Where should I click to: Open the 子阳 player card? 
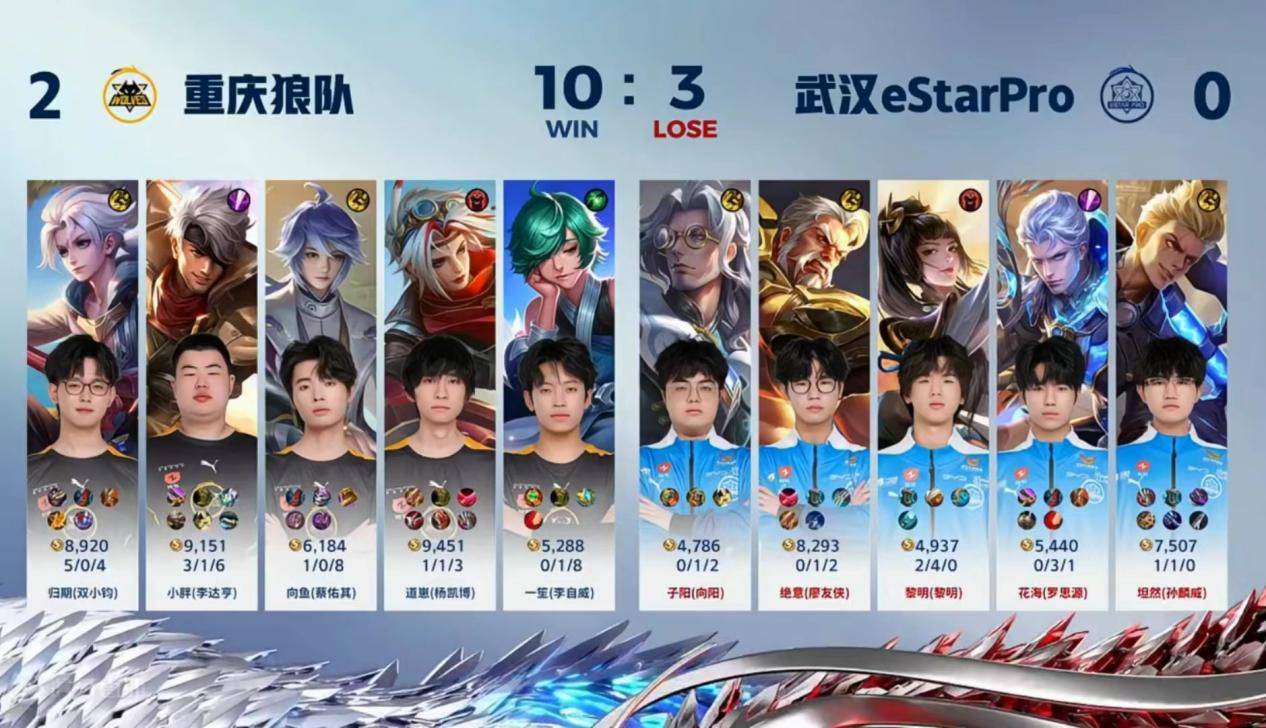695,395
